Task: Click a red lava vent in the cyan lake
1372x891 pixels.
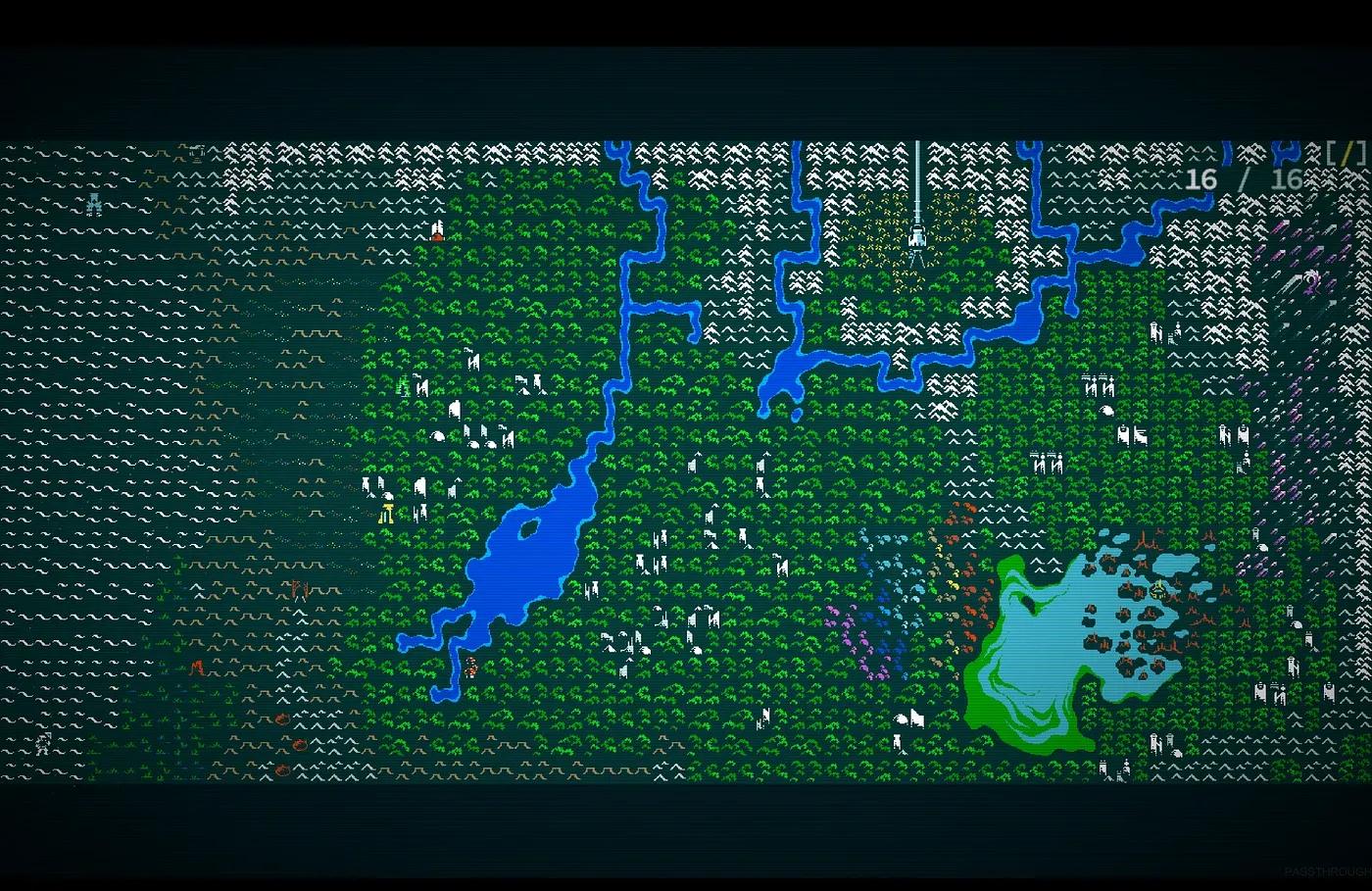Action: coord(1142,564)
